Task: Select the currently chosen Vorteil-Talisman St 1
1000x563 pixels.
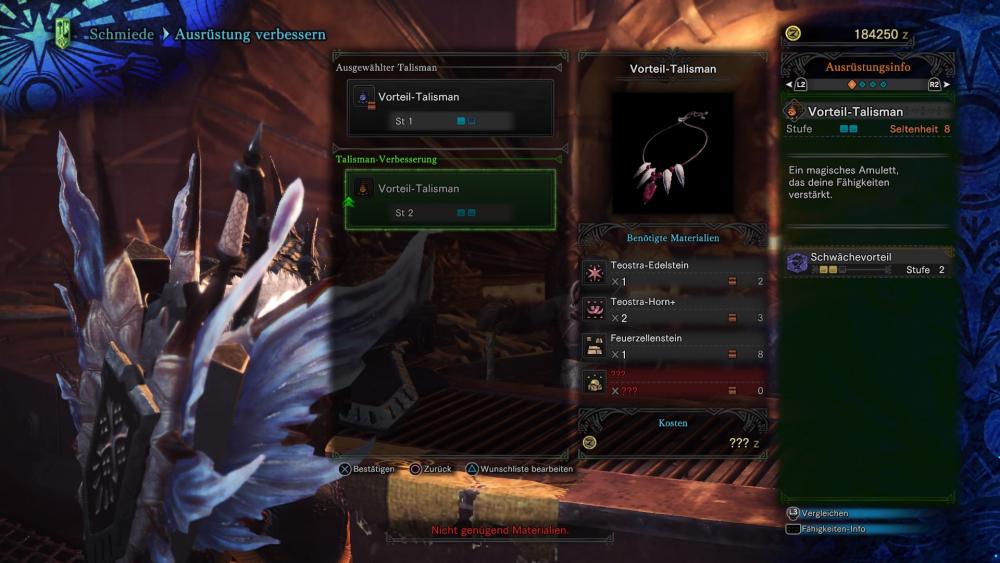Action: pyautogui.click(x=450, y=108)
